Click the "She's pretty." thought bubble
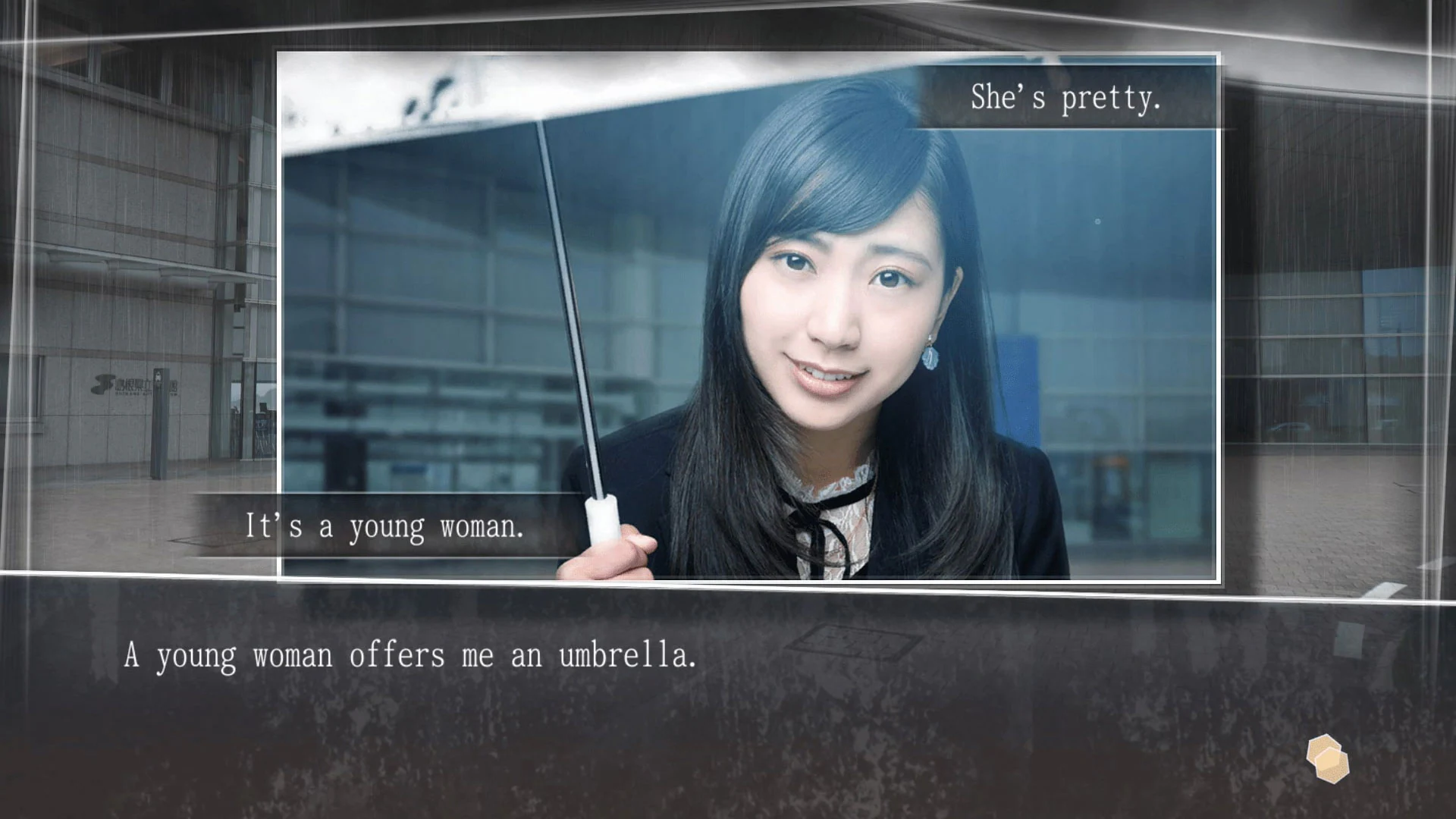Viewport: 1456px width, 819px height. click(1065, 97)
